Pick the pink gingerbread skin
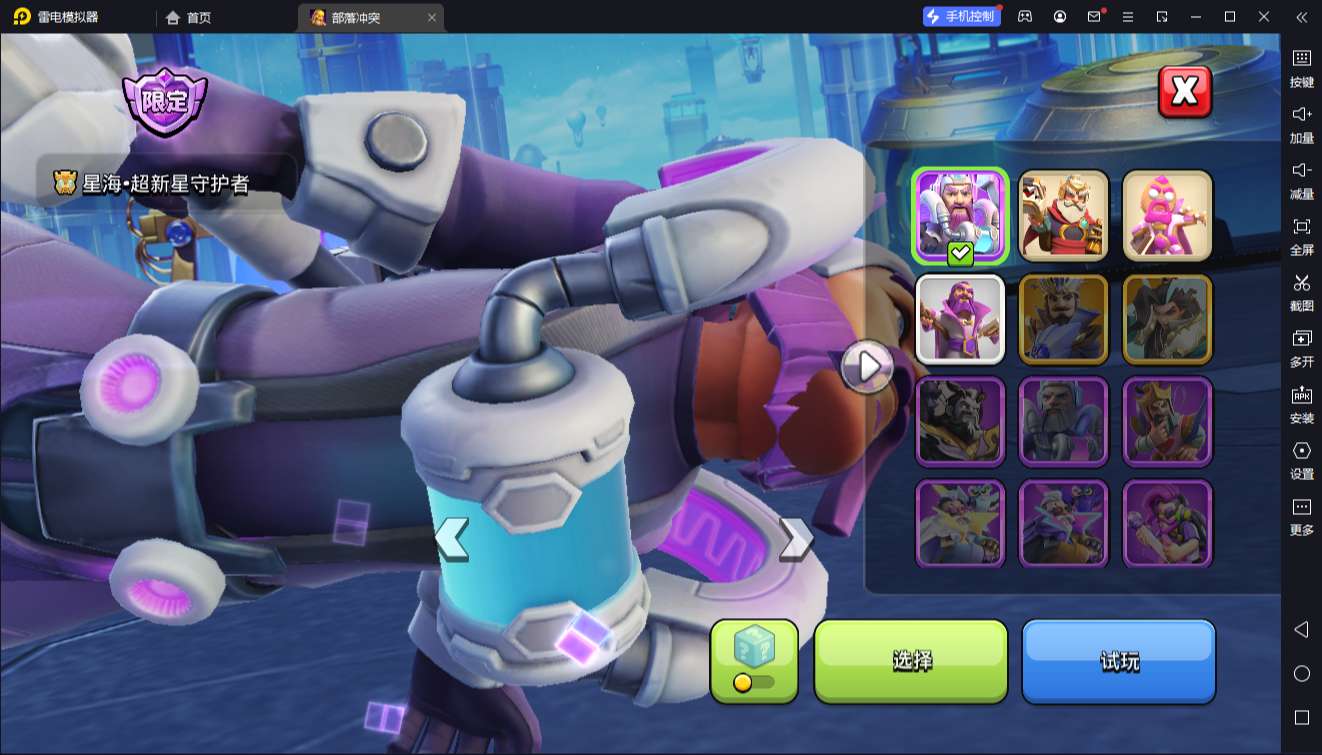The image size is (1322, 755). tap(1167, 216)
